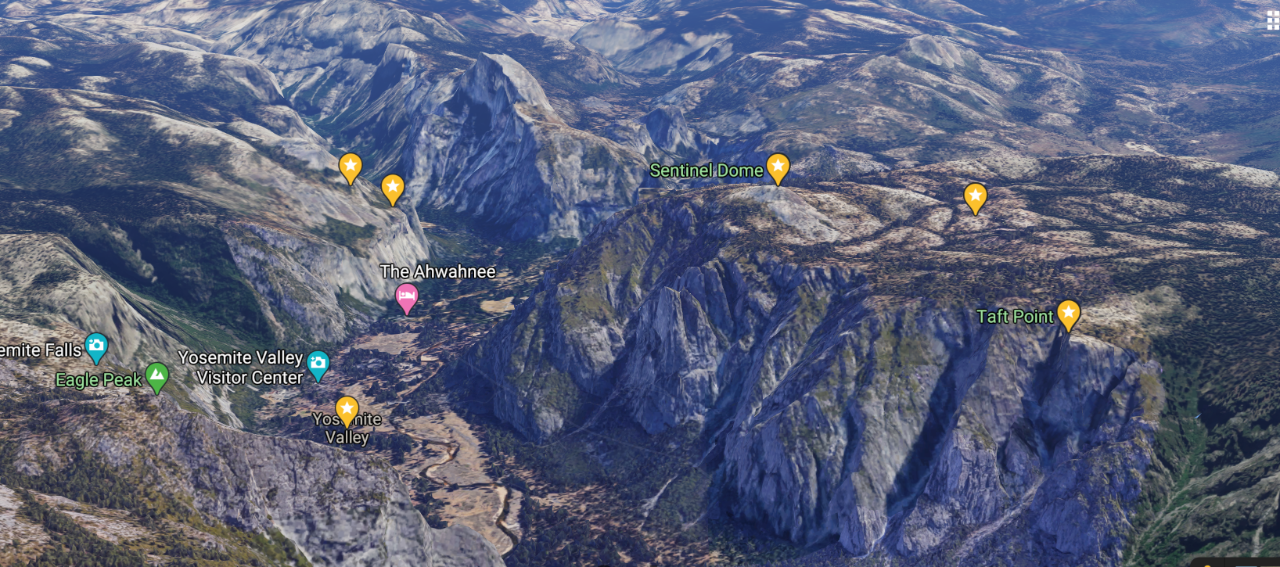1280x567 pixels.
Task: Open The Ahwahnee hotel marker
Action: 406,297
